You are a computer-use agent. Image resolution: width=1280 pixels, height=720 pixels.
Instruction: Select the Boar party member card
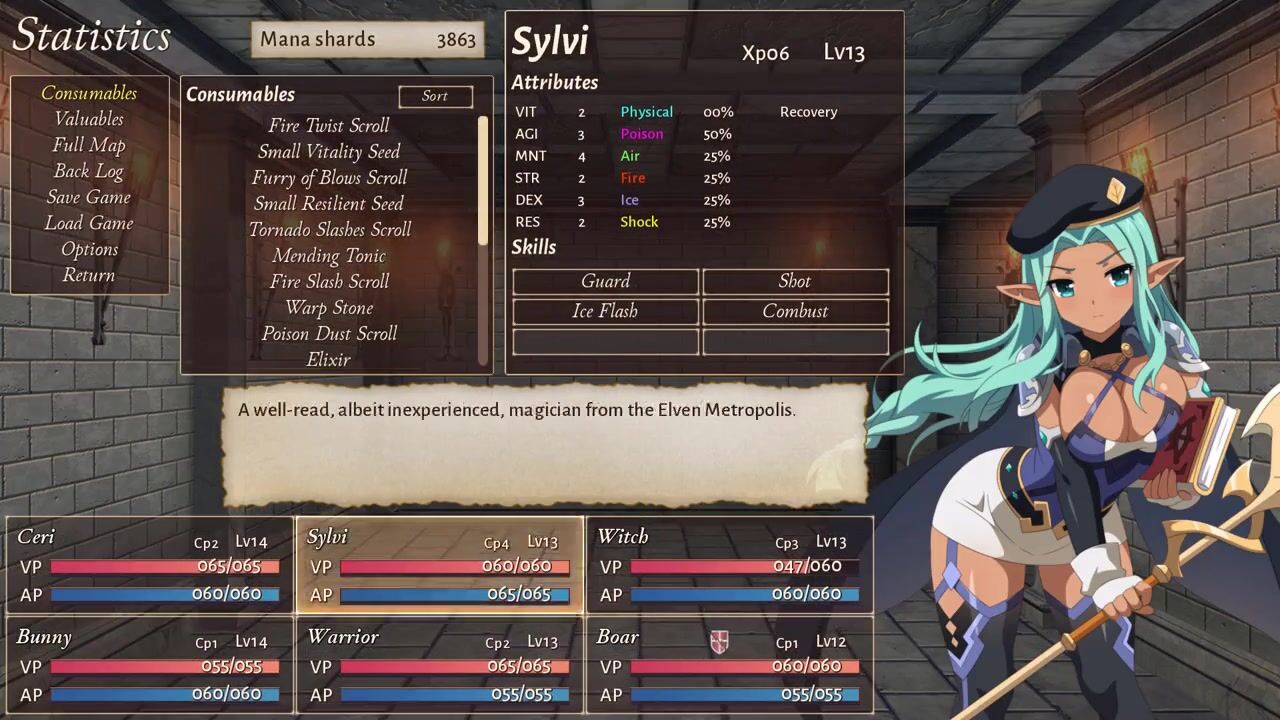(729, 665)
